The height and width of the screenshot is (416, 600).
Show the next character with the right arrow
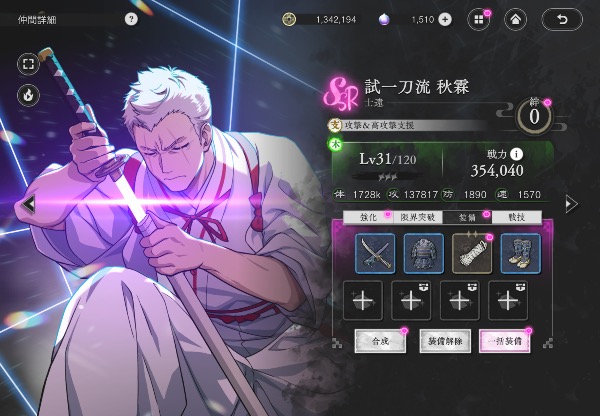(x=570, y=204)
